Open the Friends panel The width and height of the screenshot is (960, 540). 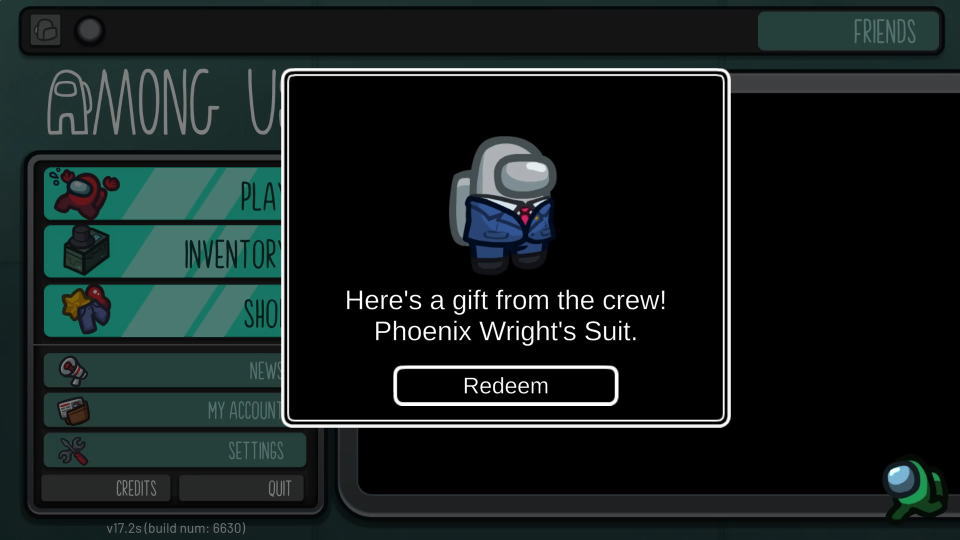[849, 31]
